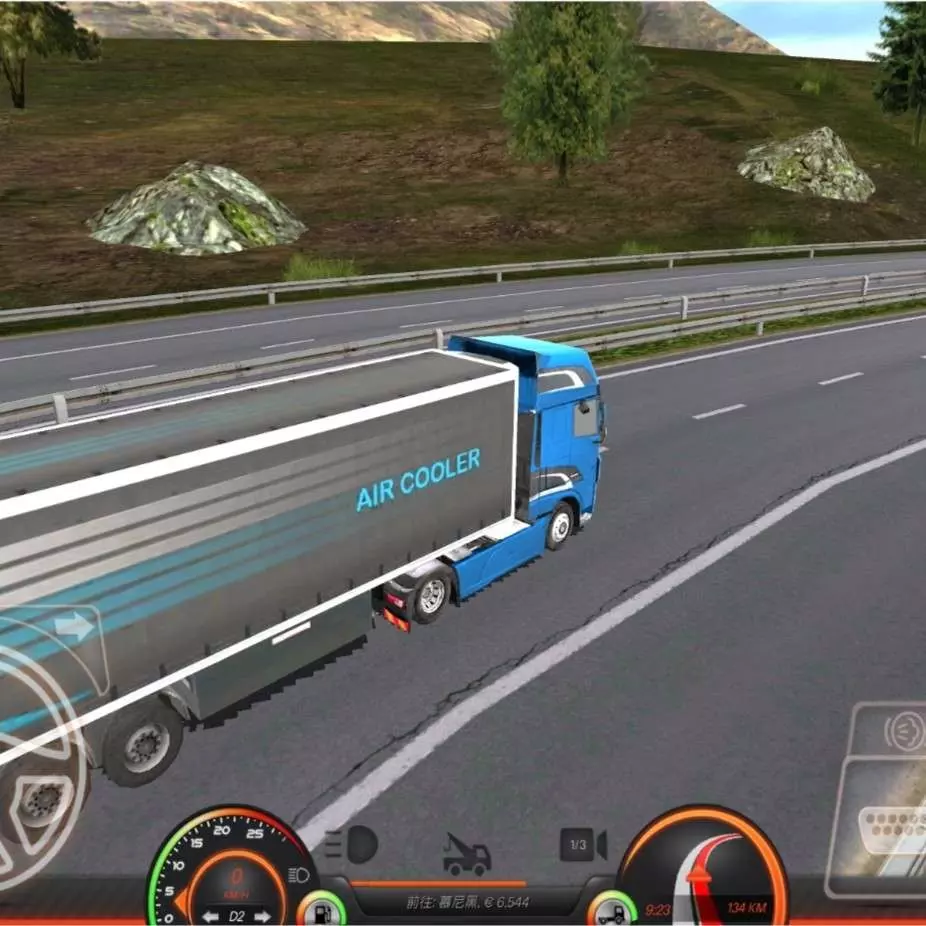926x926 pixels.
Task: Shift gear up with the right arrow
Action: (262, 915)
